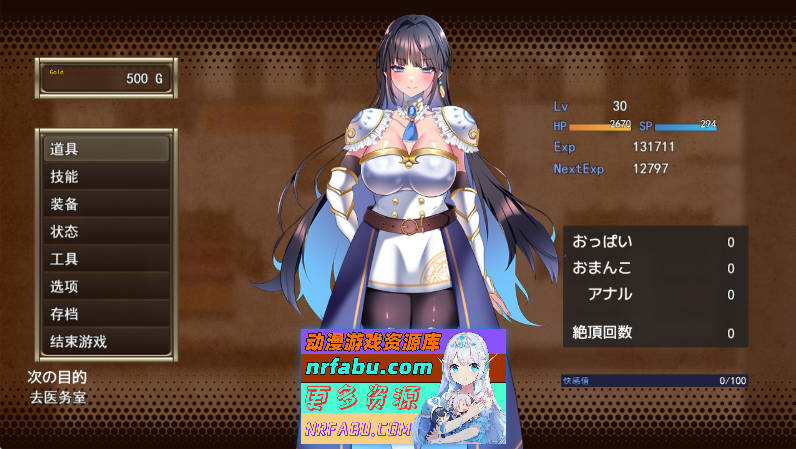View the 状态 status screen

tap(105, 232)
